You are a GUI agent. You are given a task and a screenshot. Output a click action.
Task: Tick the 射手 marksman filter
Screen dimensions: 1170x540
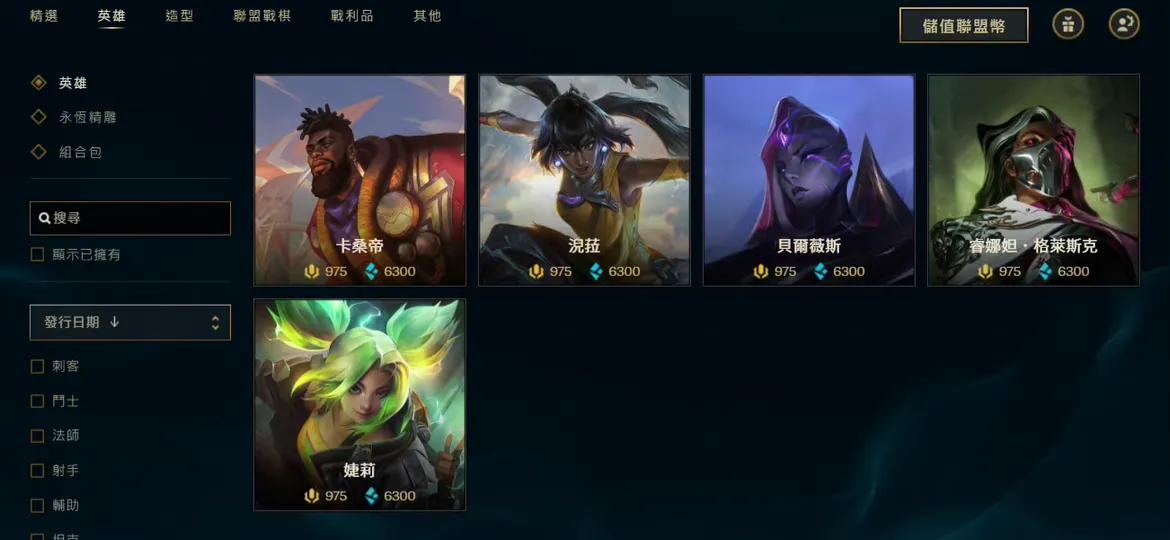pos(38,470)
